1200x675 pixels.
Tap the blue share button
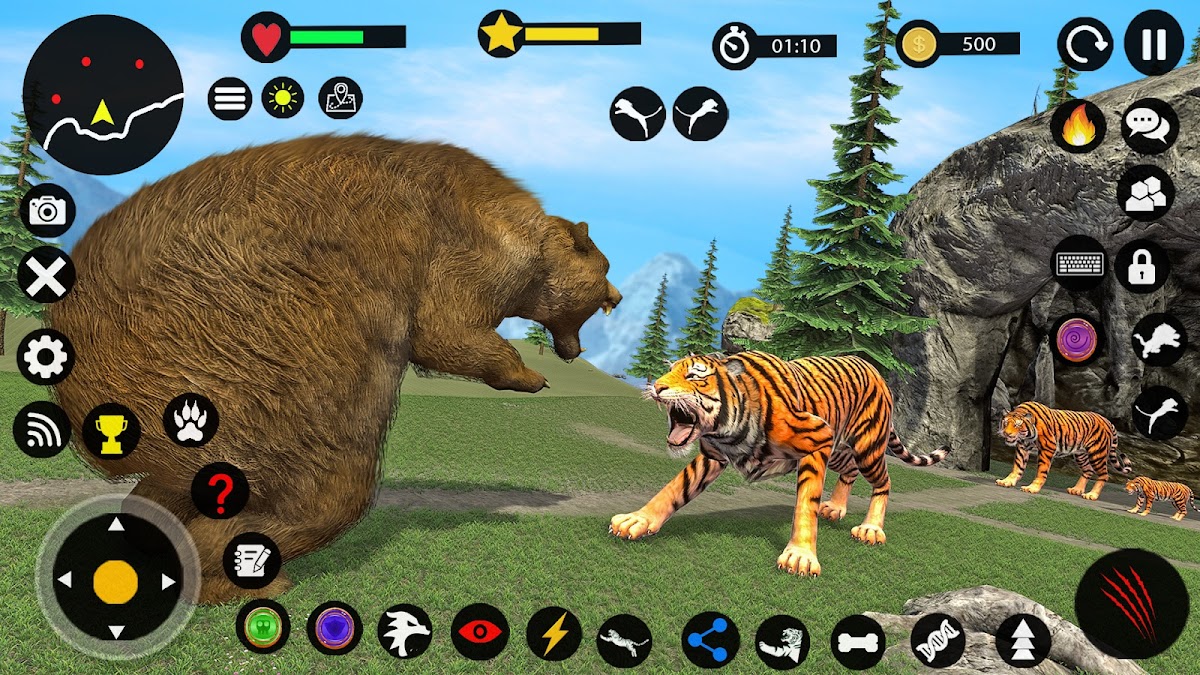coord(711,640)
